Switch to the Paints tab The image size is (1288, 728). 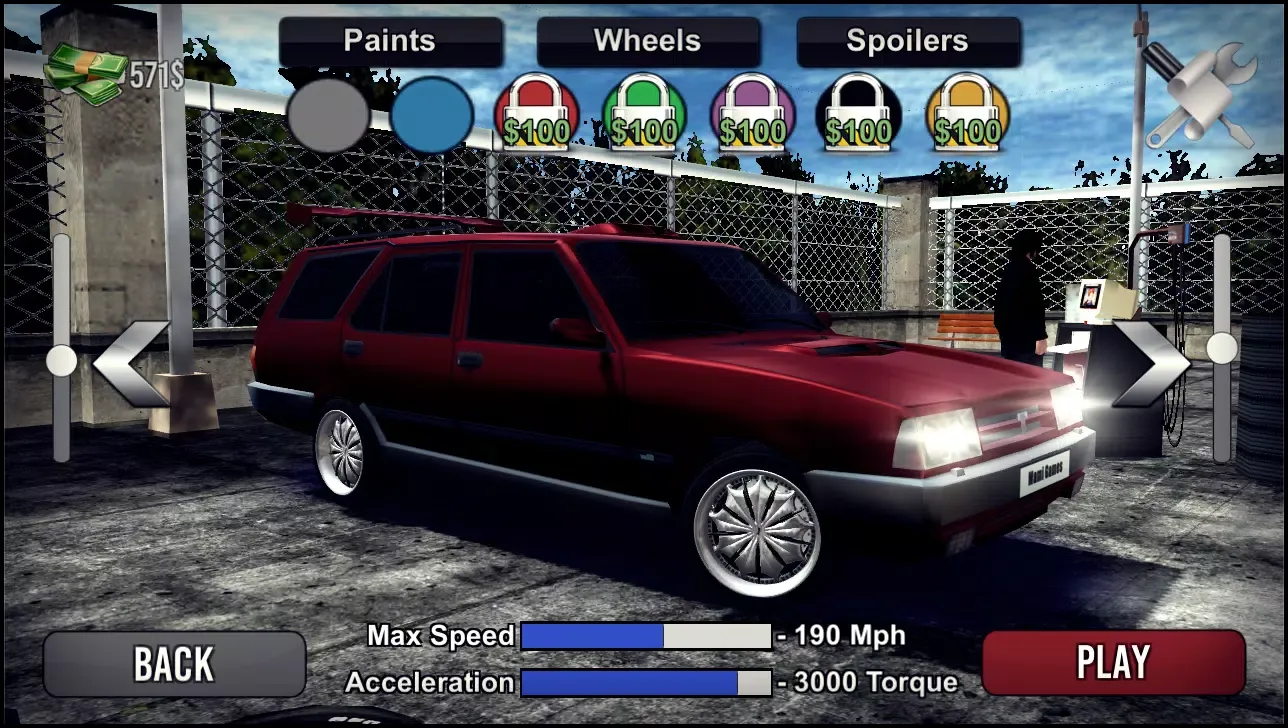[x=389, y=41]
